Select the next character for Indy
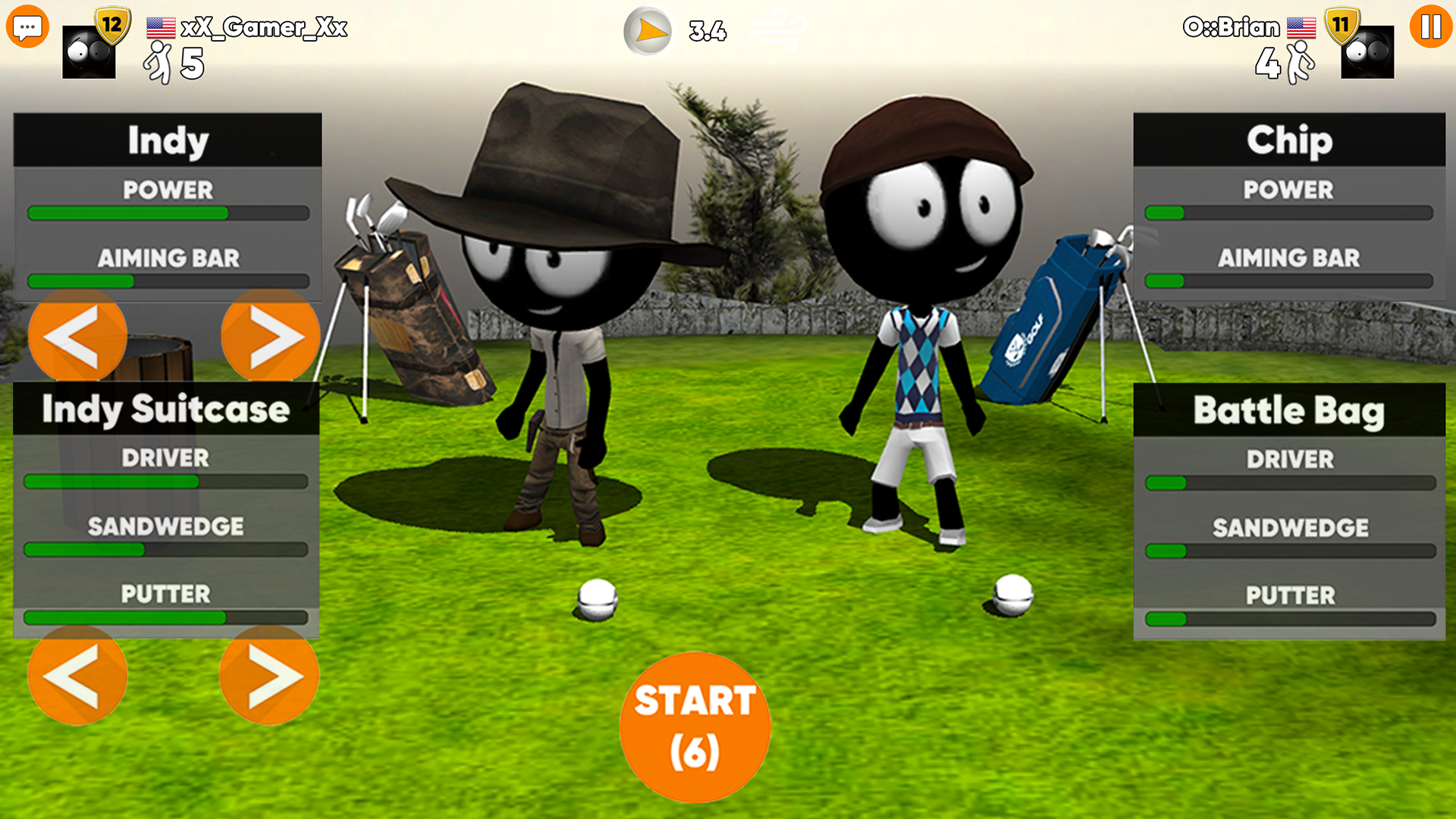The height and width of the screenshot is (819, 1456). (269, 337)
